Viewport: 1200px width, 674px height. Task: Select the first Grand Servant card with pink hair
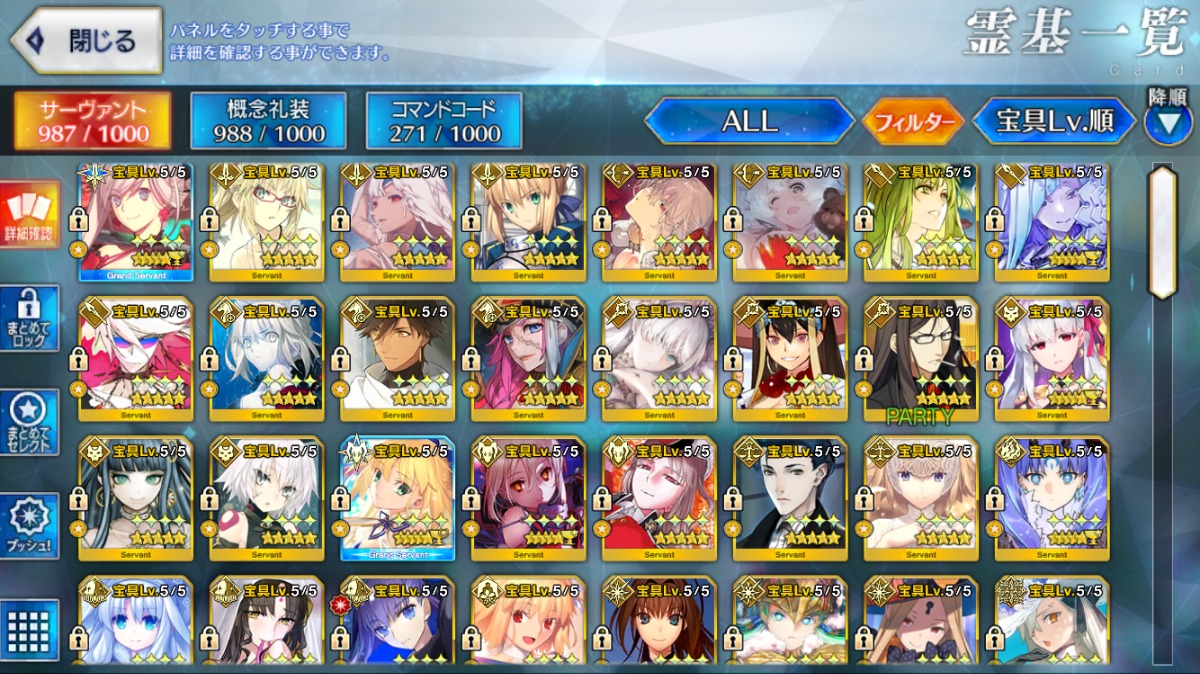pyautogui.click(x=136, y=222)
